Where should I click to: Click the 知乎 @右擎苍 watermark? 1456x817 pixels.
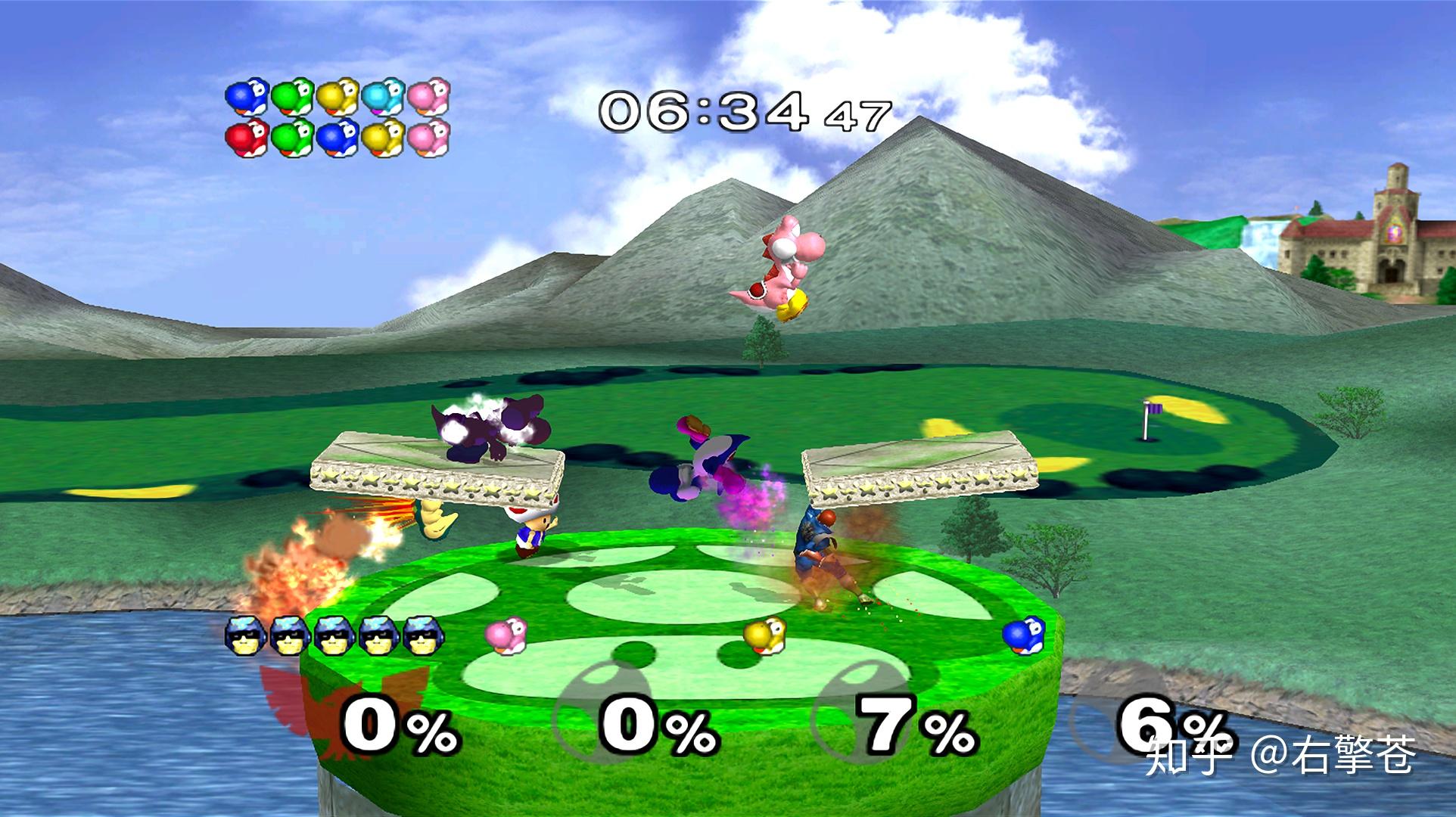1279,756
